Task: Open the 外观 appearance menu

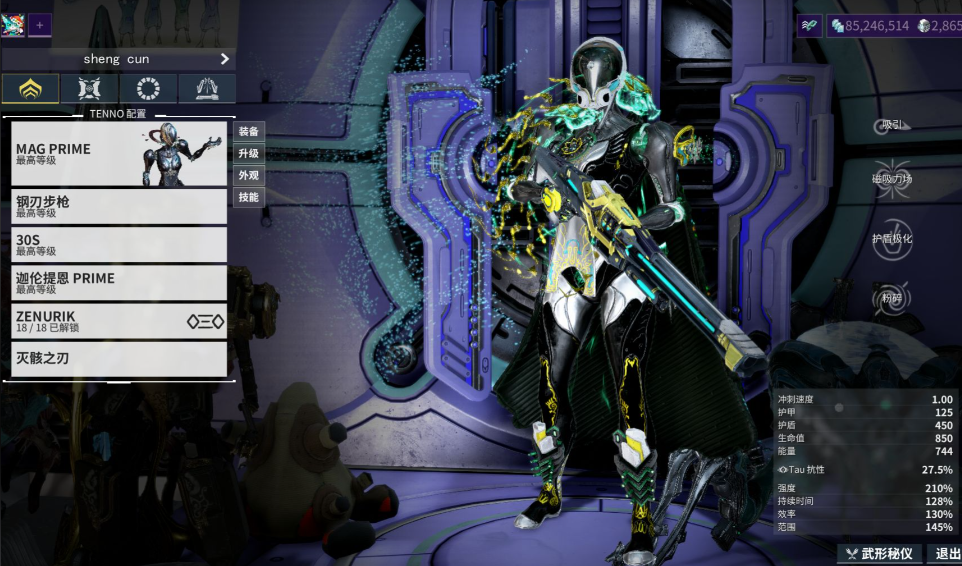Action: [x=249, y=175]
